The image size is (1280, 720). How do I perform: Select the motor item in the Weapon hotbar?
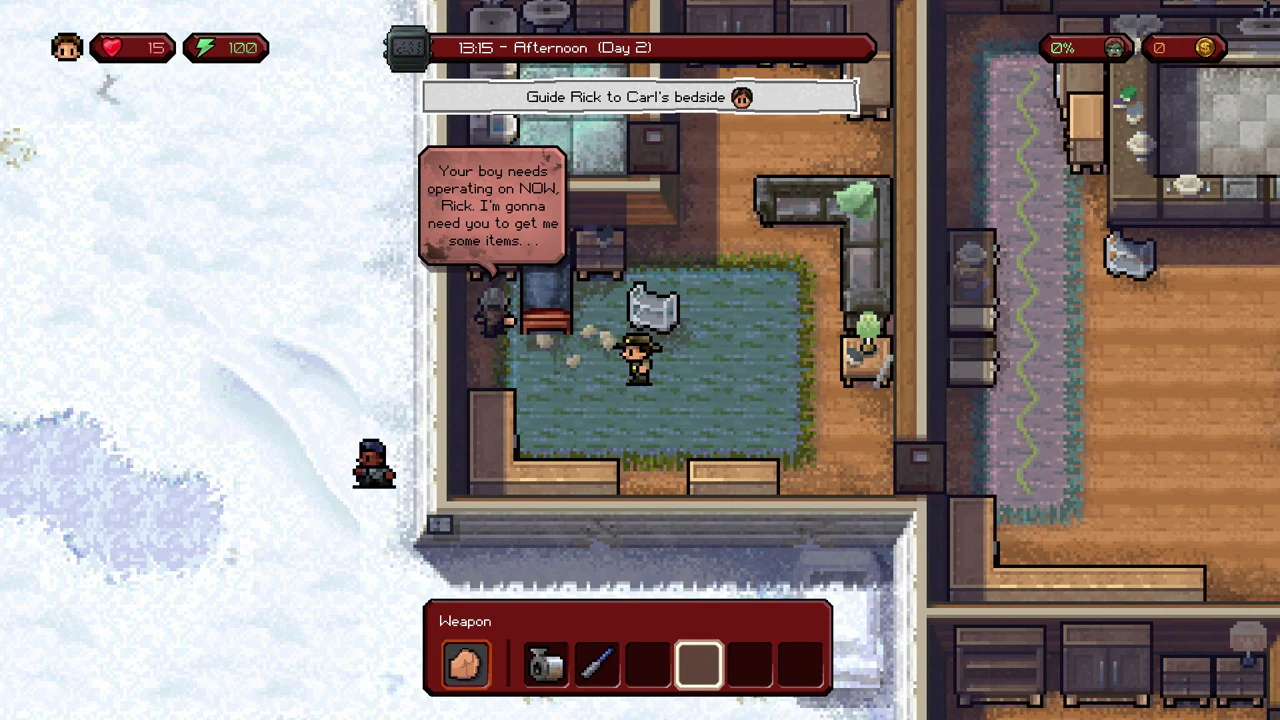point(544,663)
